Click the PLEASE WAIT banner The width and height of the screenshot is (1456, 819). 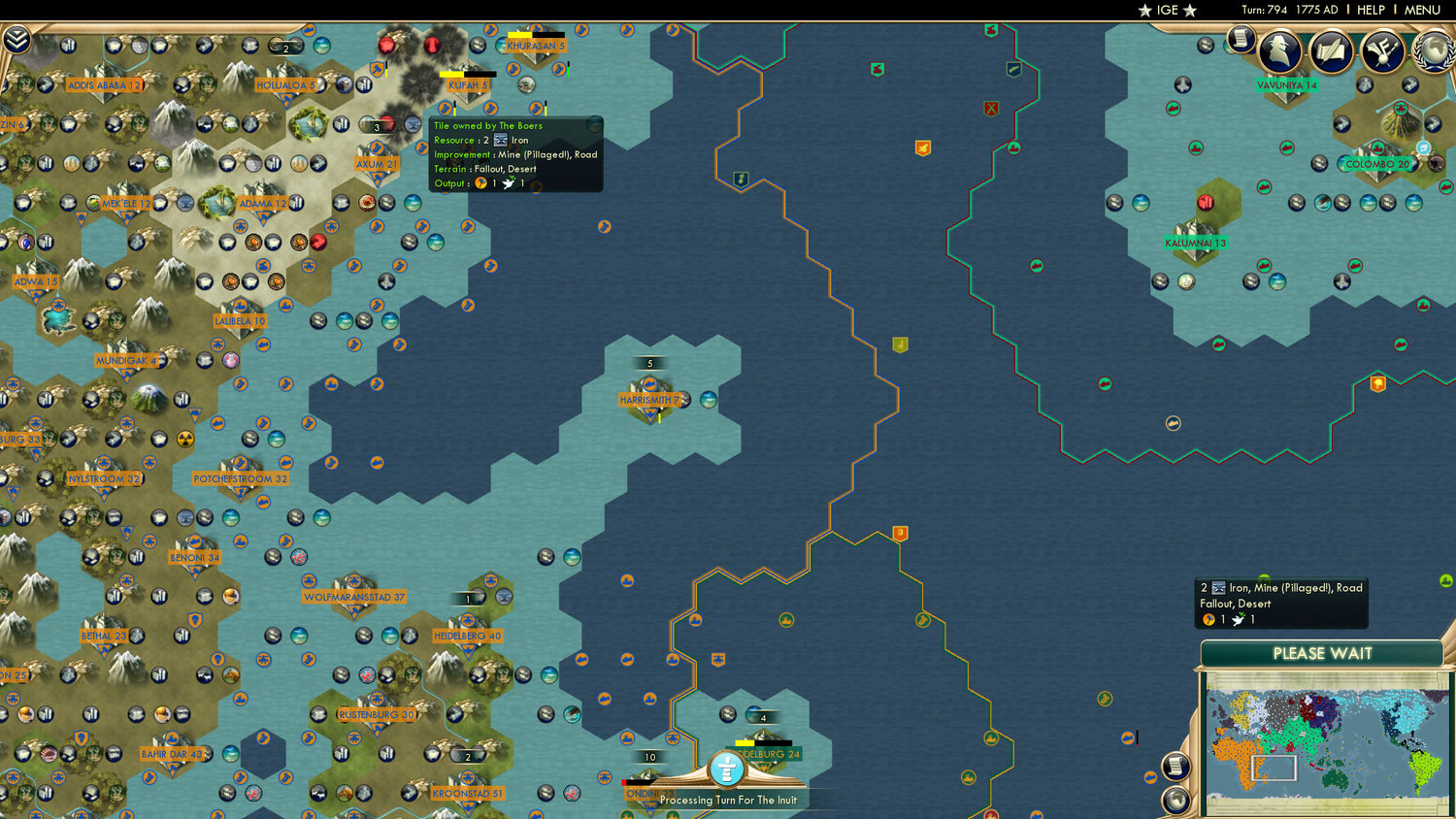coord(1322,654)
